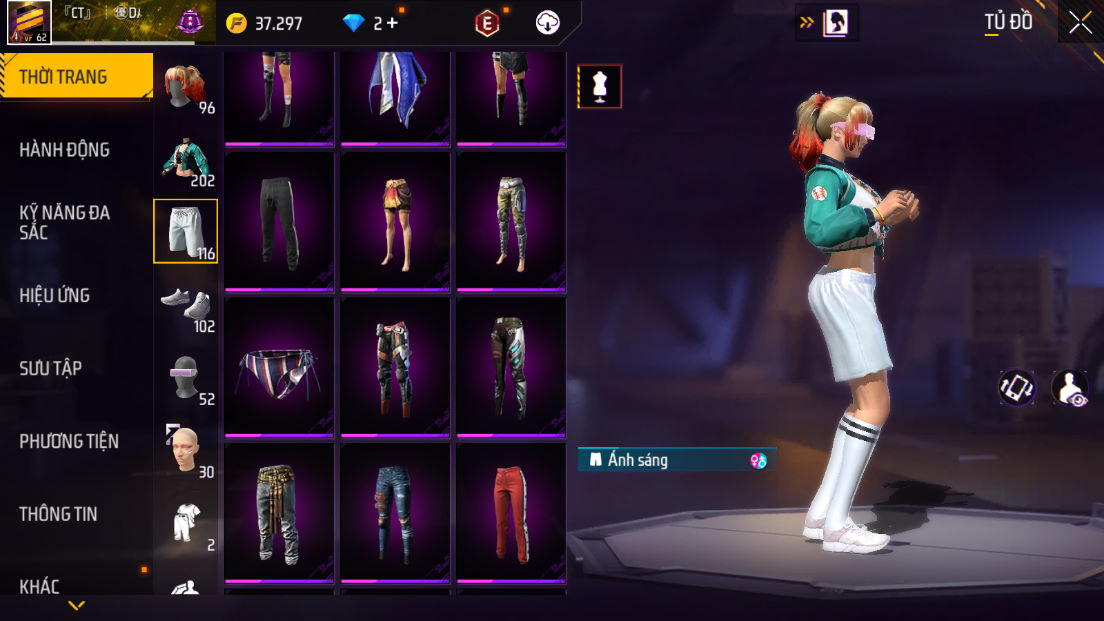1104x621 pixels.
Task: Choose the striped bikini bottom item
Action: [279, 365]
